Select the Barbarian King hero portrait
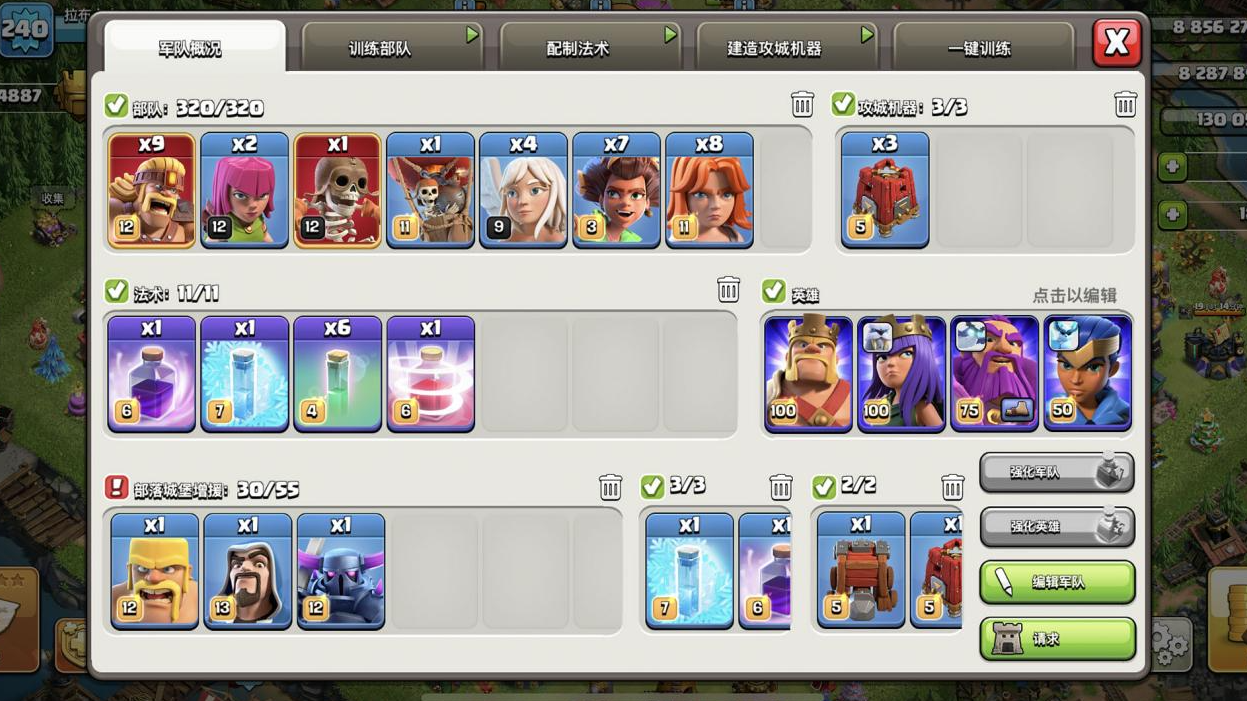 [808, 374]
